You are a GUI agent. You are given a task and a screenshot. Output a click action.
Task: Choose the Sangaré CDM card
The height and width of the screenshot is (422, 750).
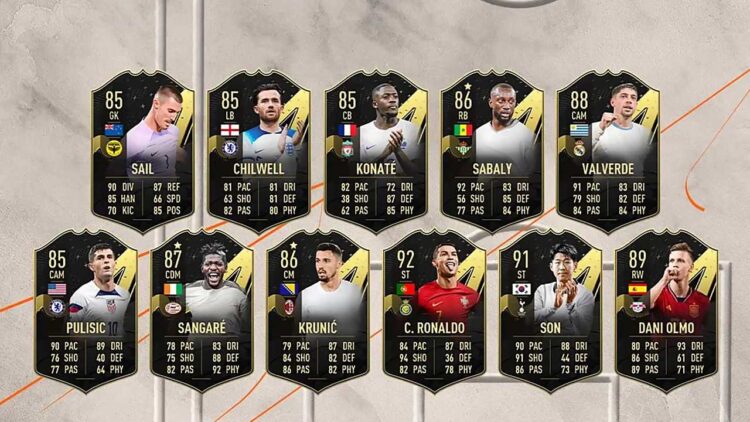(x=201, y=311)
